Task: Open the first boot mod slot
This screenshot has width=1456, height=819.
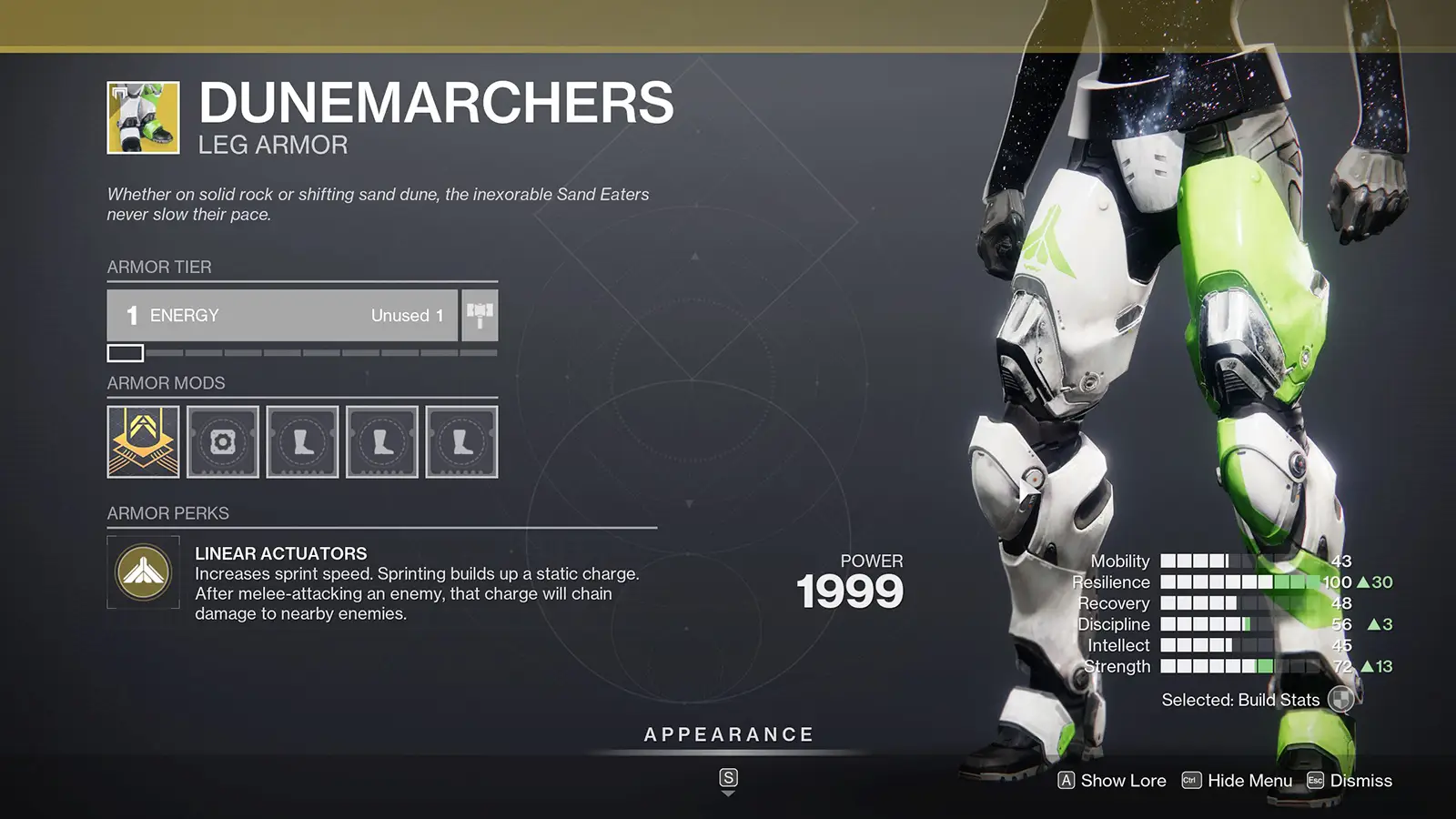Action: 302,442
